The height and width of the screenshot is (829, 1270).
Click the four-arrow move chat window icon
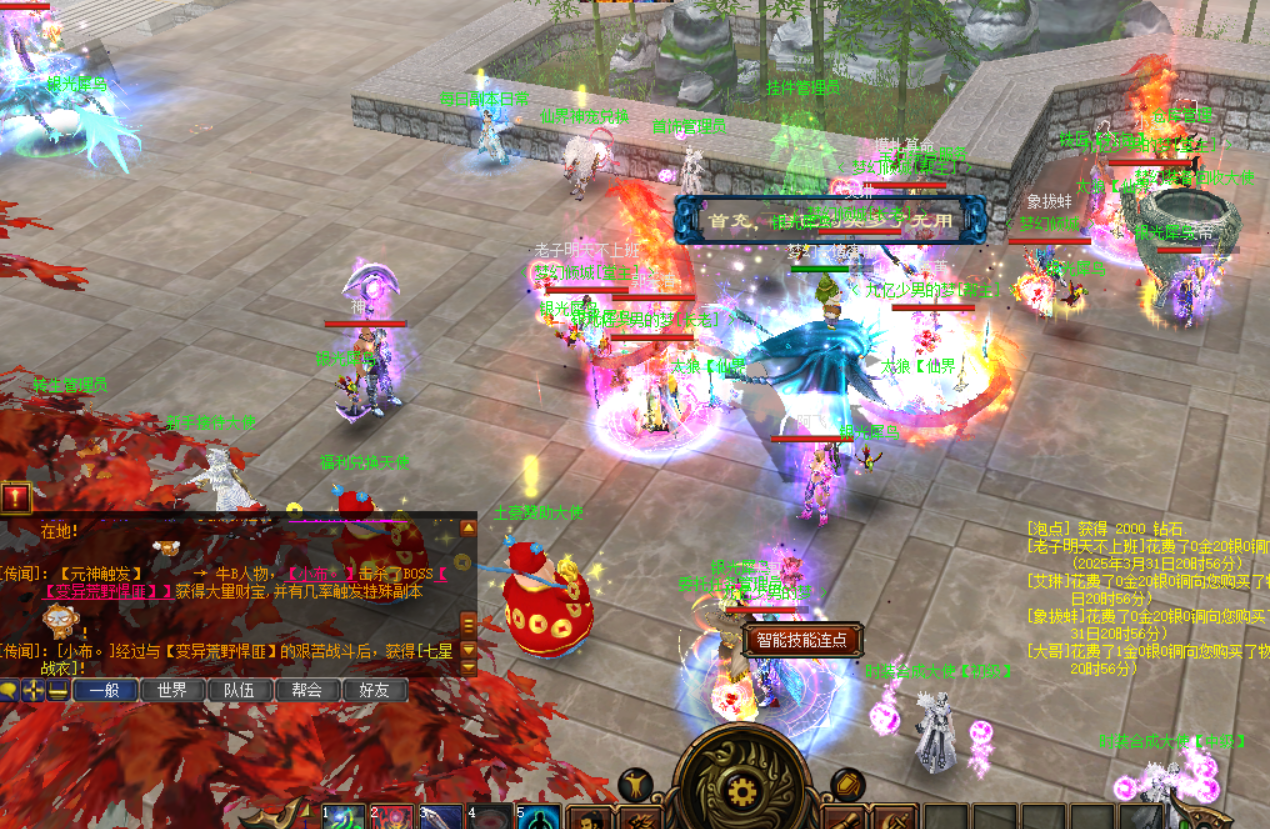pos(33,689)
